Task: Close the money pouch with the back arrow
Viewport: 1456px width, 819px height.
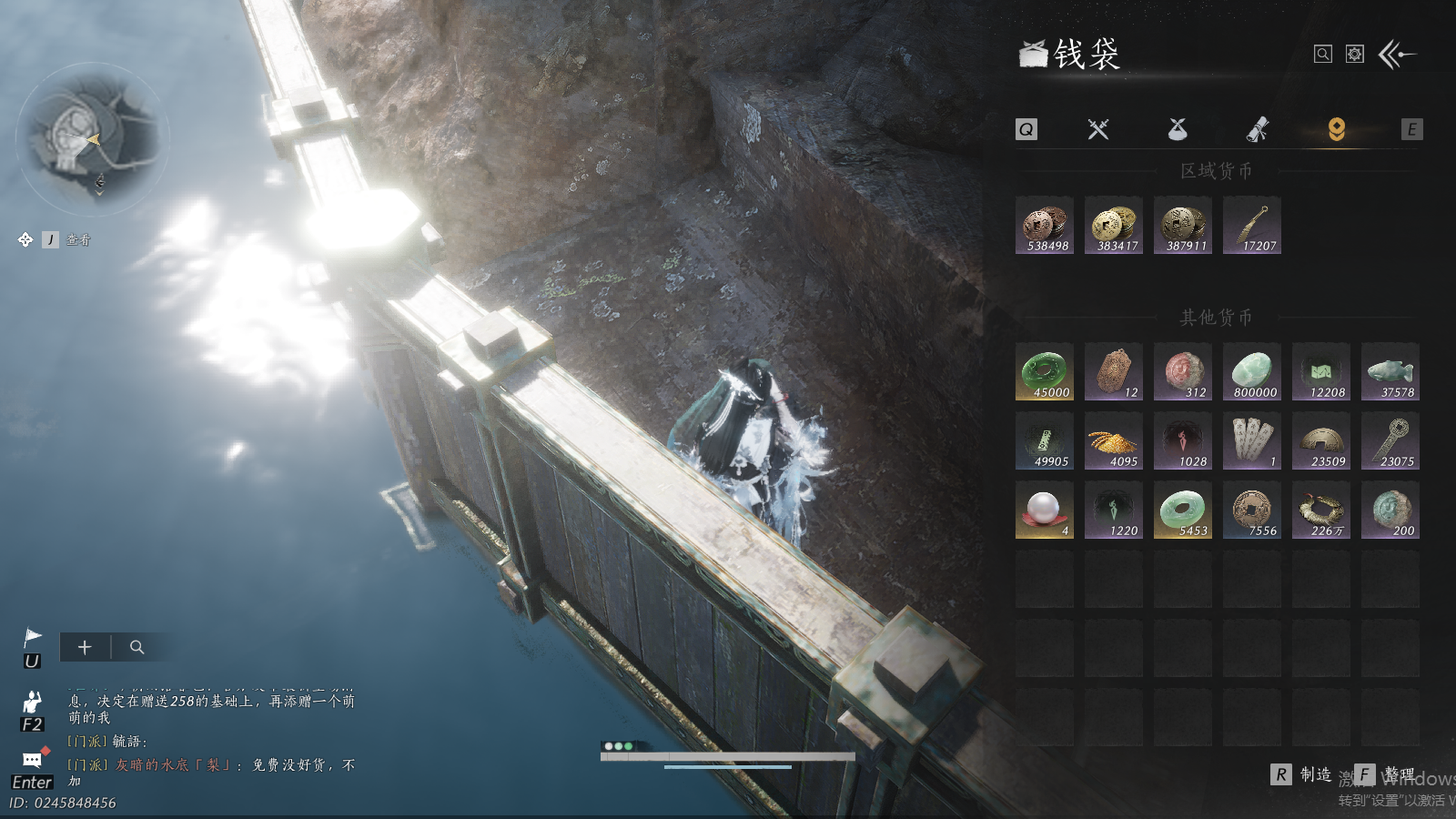Action: (x=1397, y=55)
